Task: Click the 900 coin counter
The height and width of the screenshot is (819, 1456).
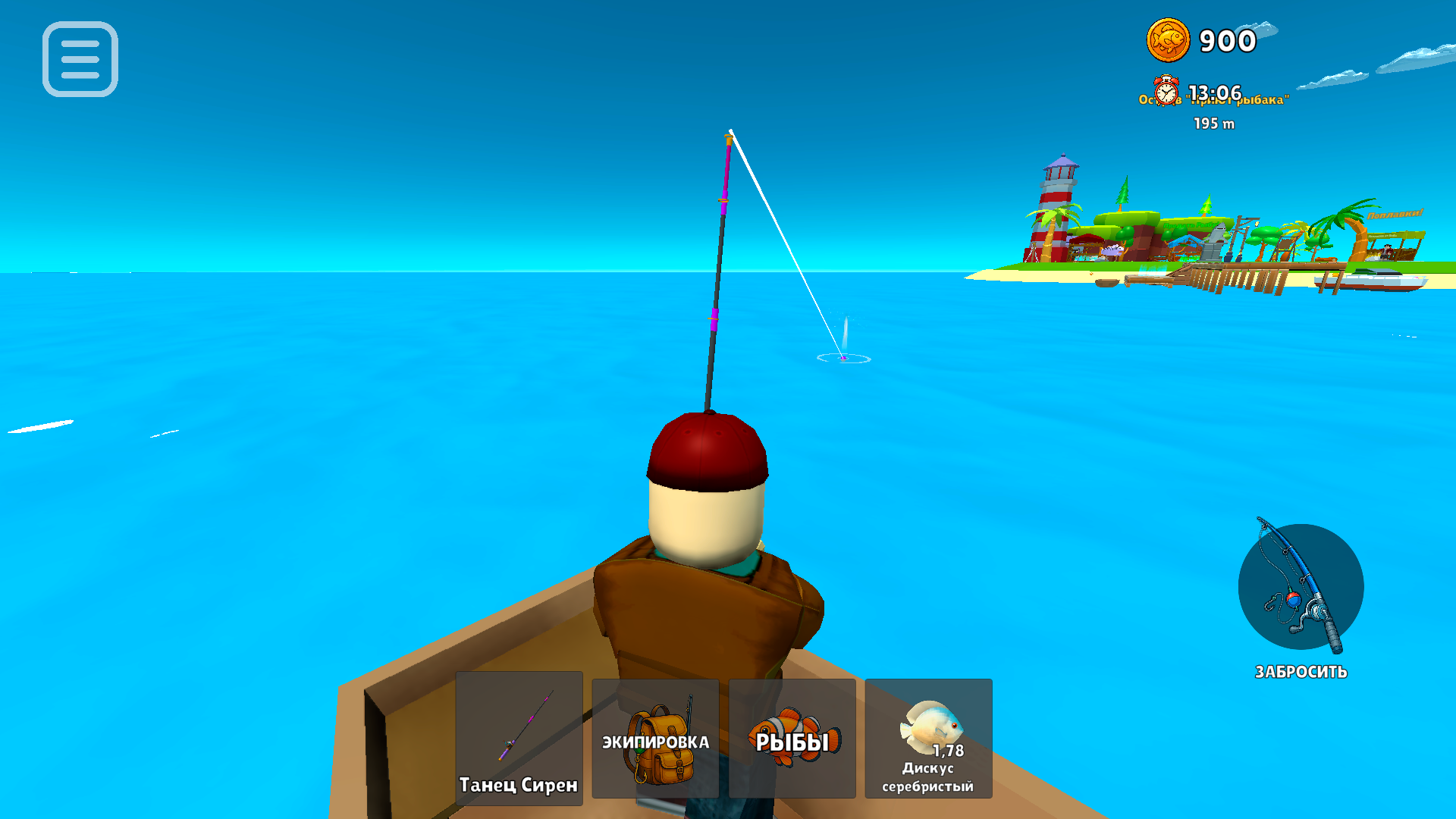Action: pos(1227,40)
